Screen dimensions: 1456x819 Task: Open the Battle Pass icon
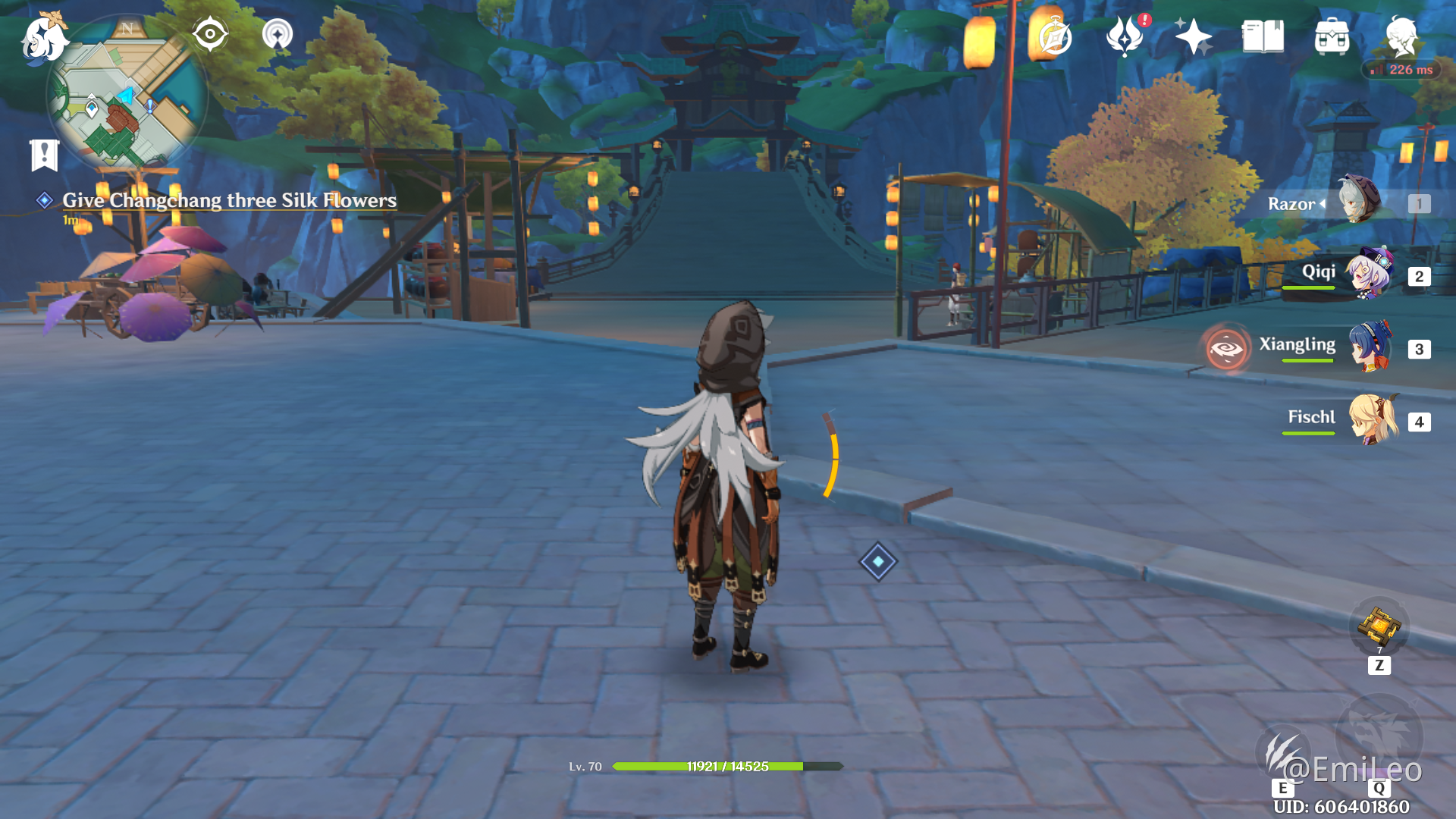click(1125, 36)
